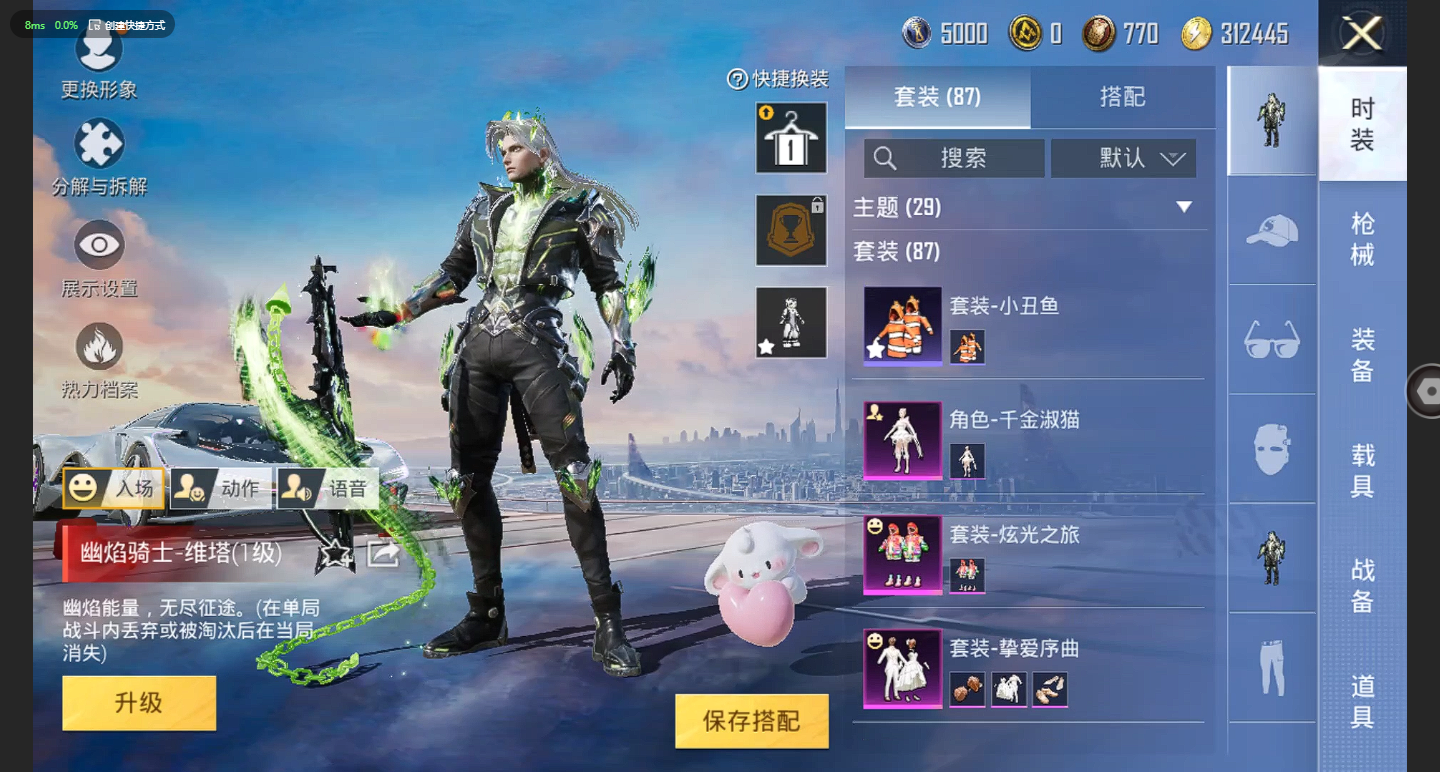1440x772 pixels.
Task: Open the 枪械 weapons category
Action: pos(1362,239)
